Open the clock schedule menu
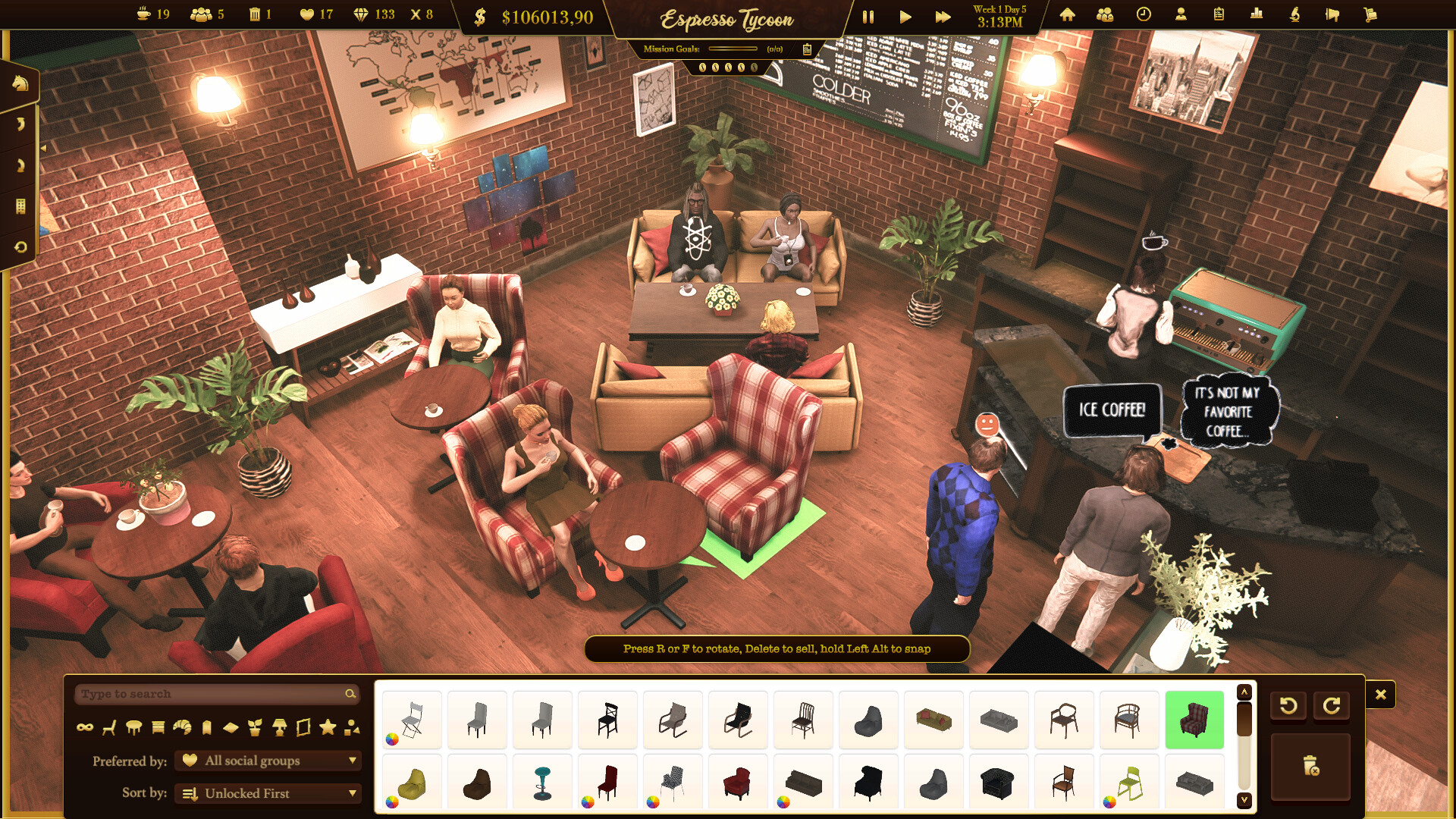 pyautogui.click(x=1144, y=14)
